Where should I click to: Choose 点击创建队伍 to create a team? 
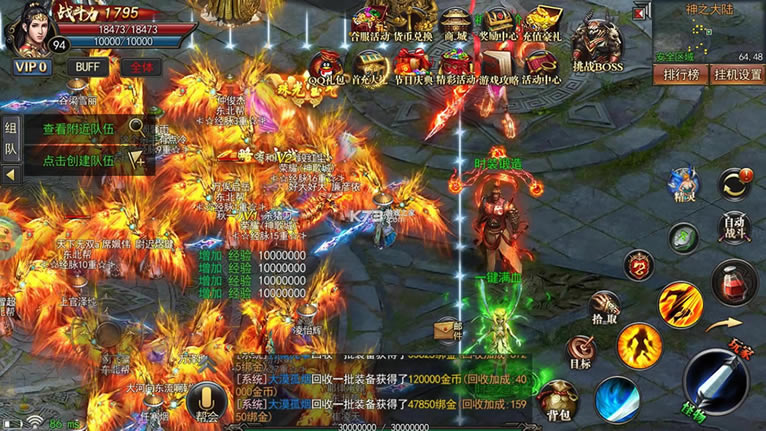pyautogui.click(x=80, y=159)
